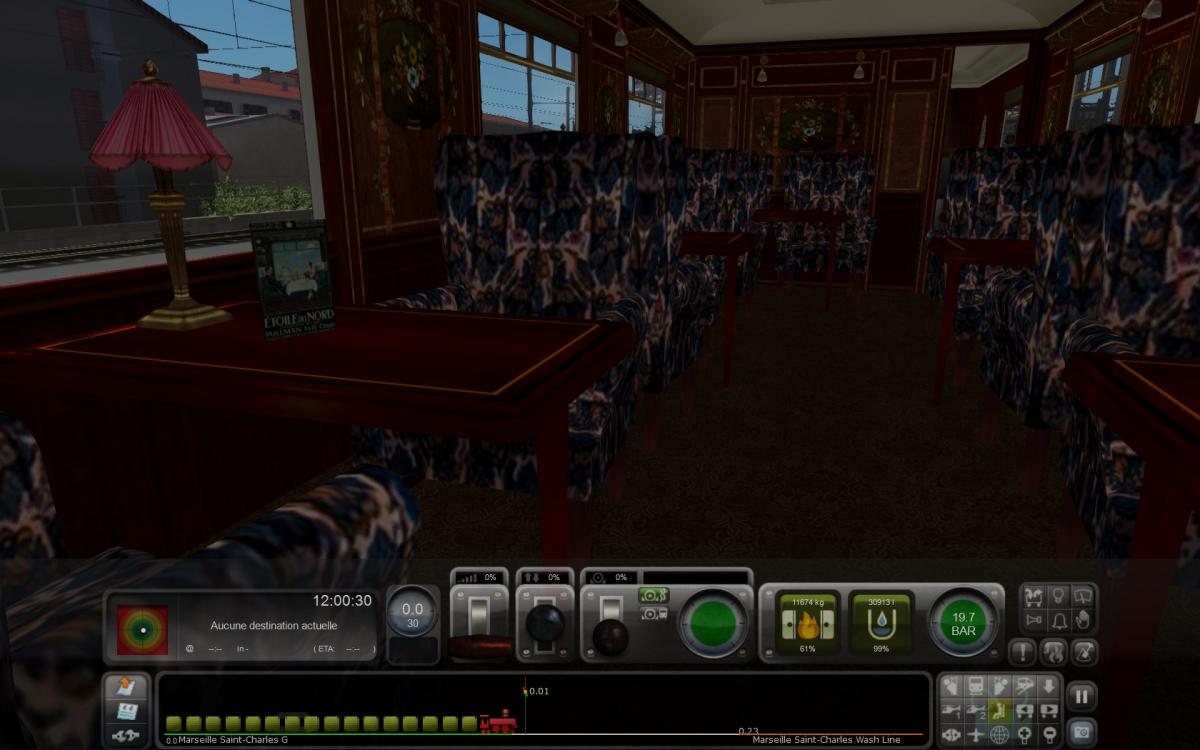Toggle the headlight bulb icon
The width and height of the screenshot is (1200, 750).
pyautogui.click(x=1059, y=597)
